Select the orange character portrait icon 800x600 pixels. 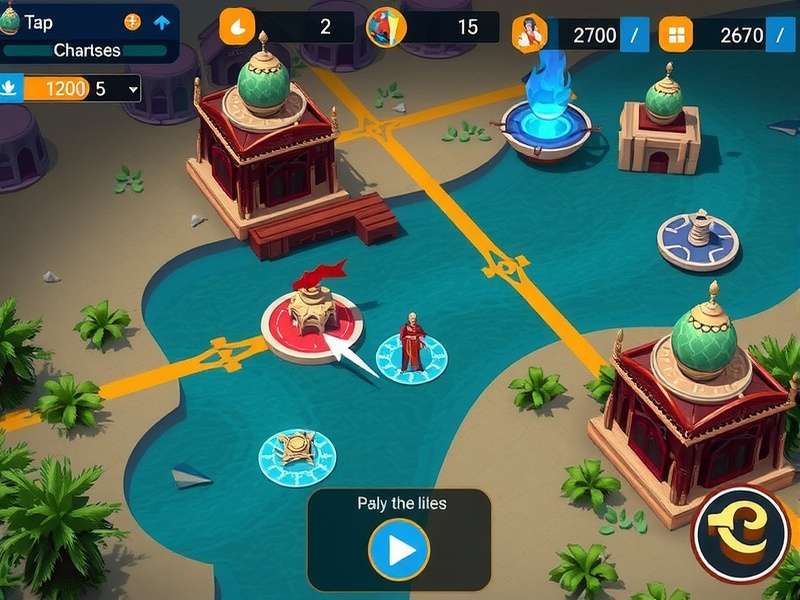(530, 35)
